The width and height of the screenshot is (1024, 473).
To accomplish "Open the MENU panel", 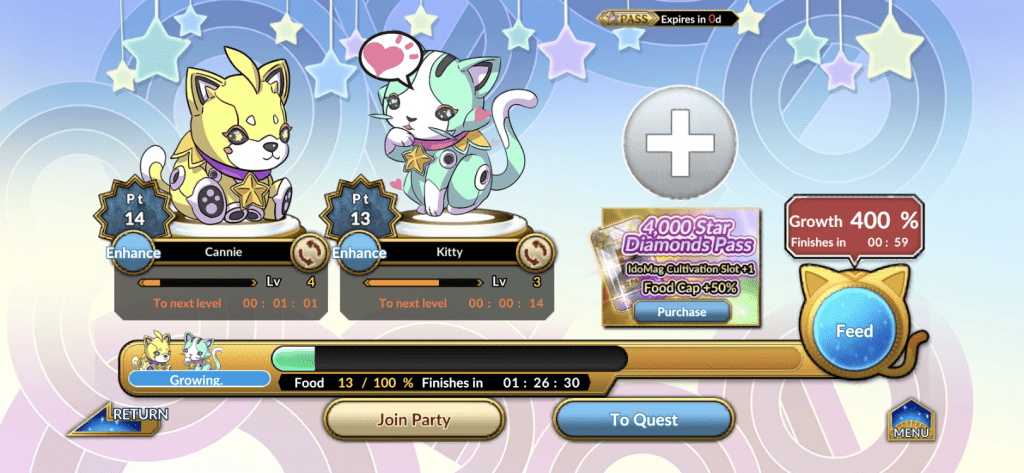I will pyautogui.click(x=911, y=422).
